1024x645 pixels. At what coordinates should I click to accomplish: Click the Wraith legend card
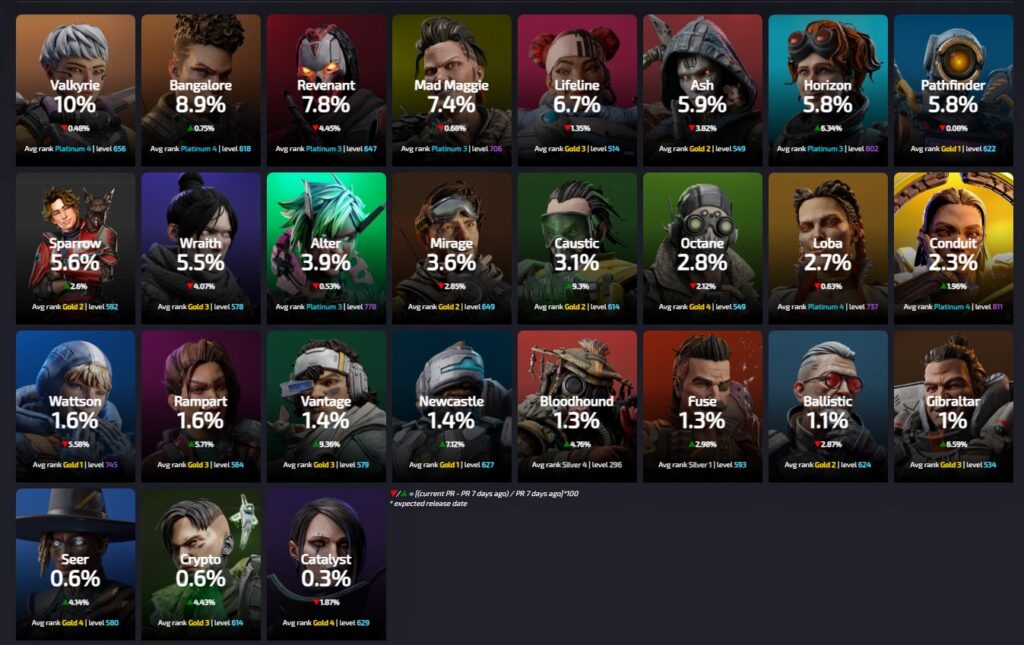pyautogui.click(x=201, y=248)
